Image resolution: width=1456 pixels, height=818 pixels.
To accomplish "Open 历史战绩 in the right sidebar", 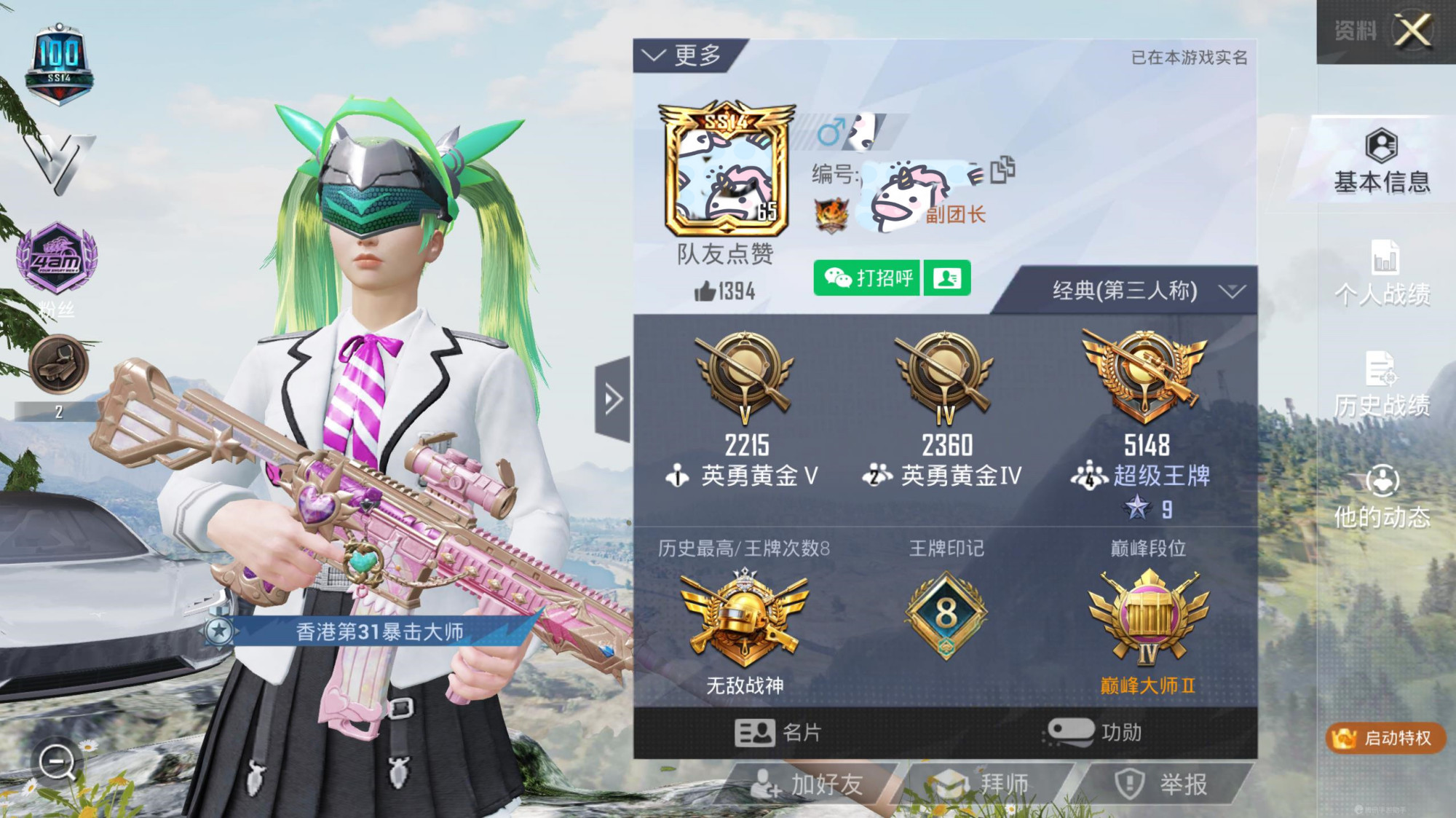I will coord(1382,386).
